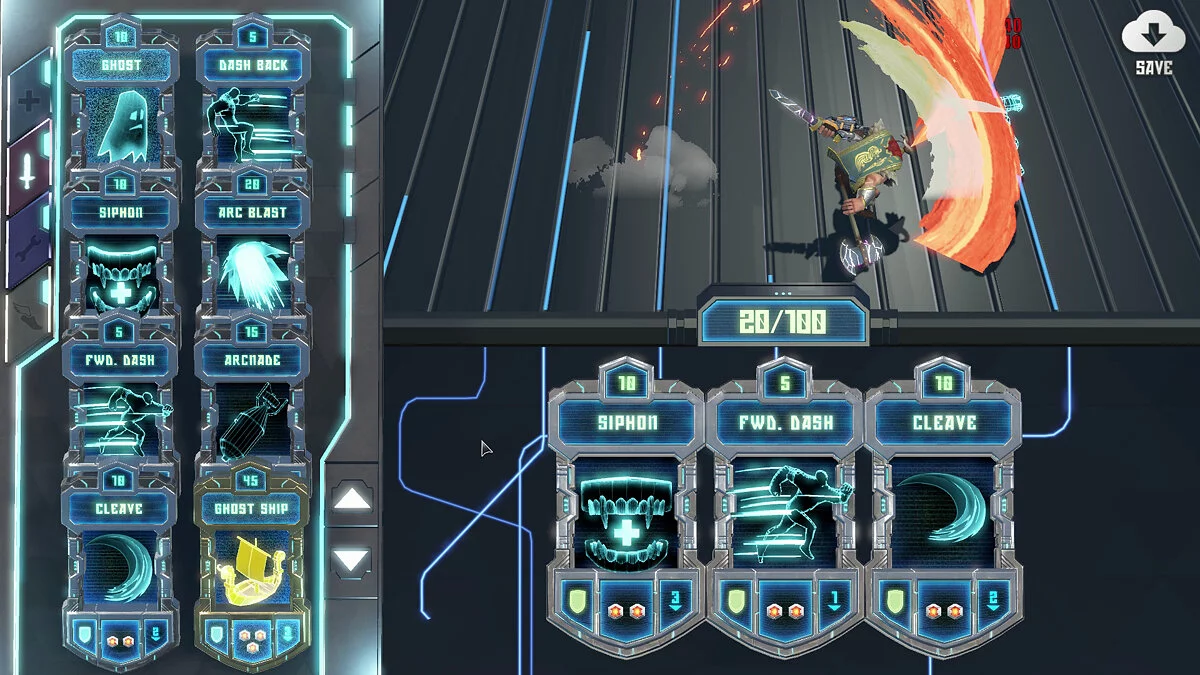Save the loadout with the Save button
The image size is (1200, 675).
point(1153,46)
